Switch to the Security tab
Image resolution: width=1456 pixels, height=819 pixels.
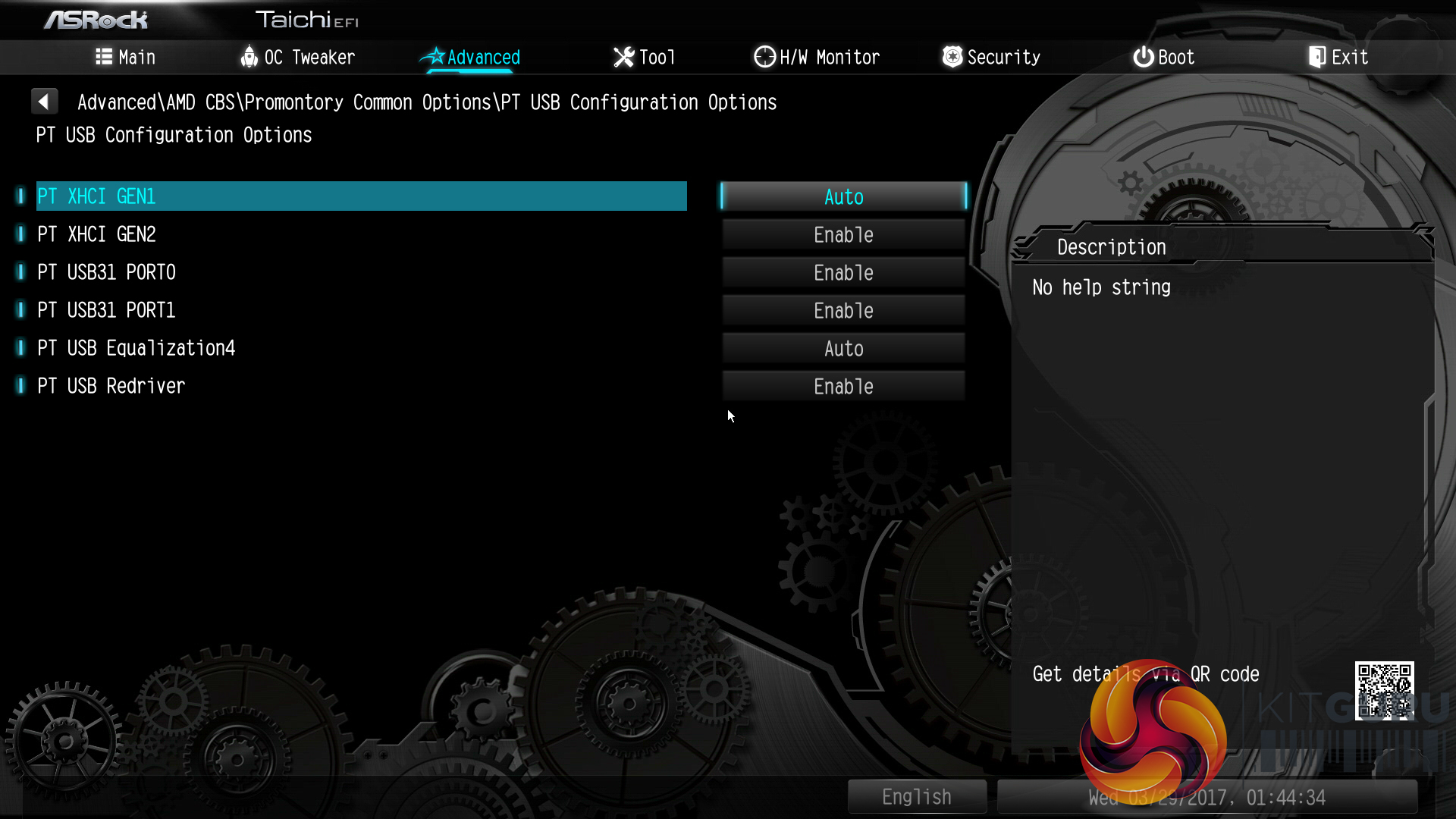(x=991, y=58)
